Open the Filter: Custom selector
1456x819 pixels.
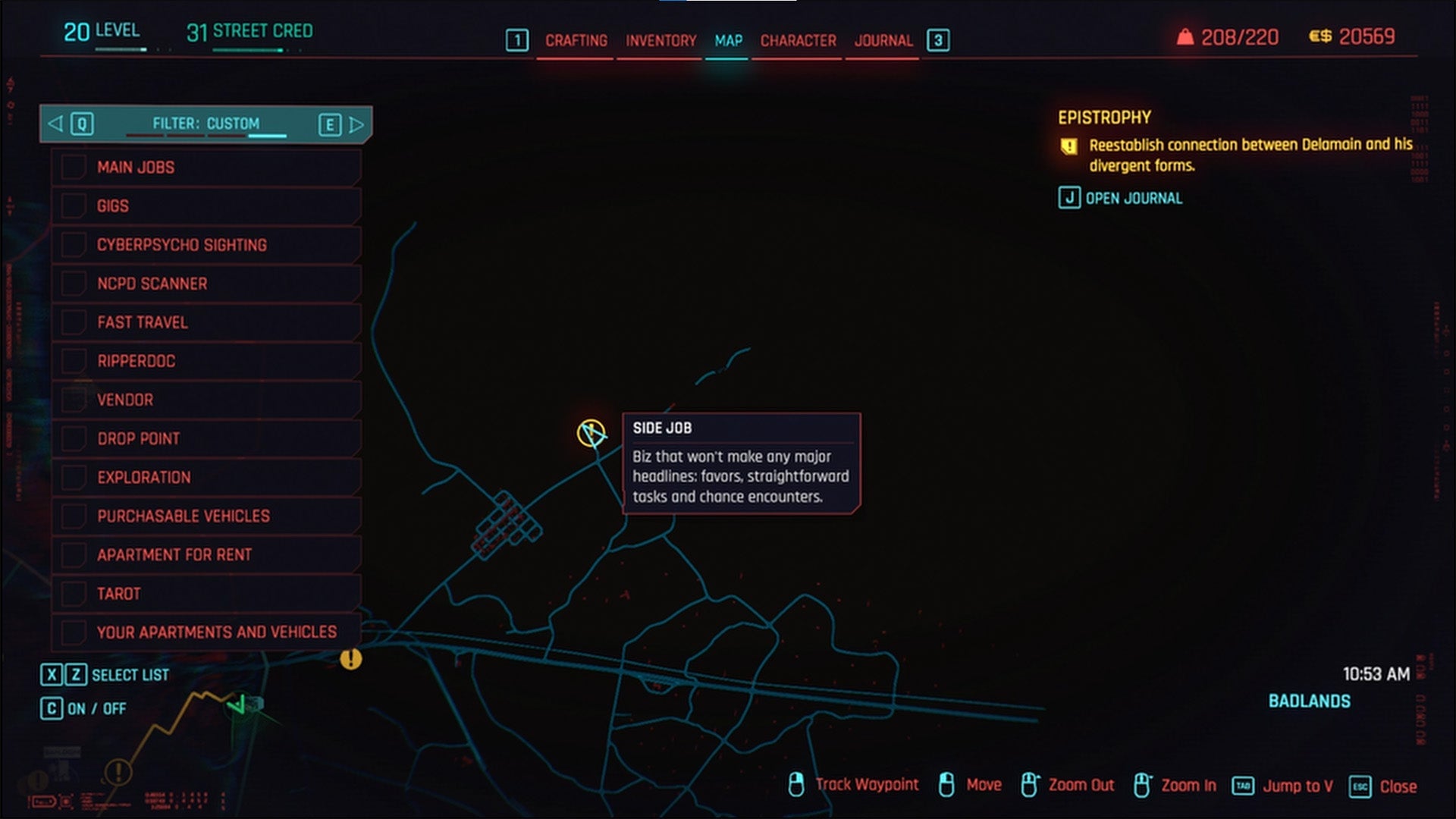coord(205,122)
